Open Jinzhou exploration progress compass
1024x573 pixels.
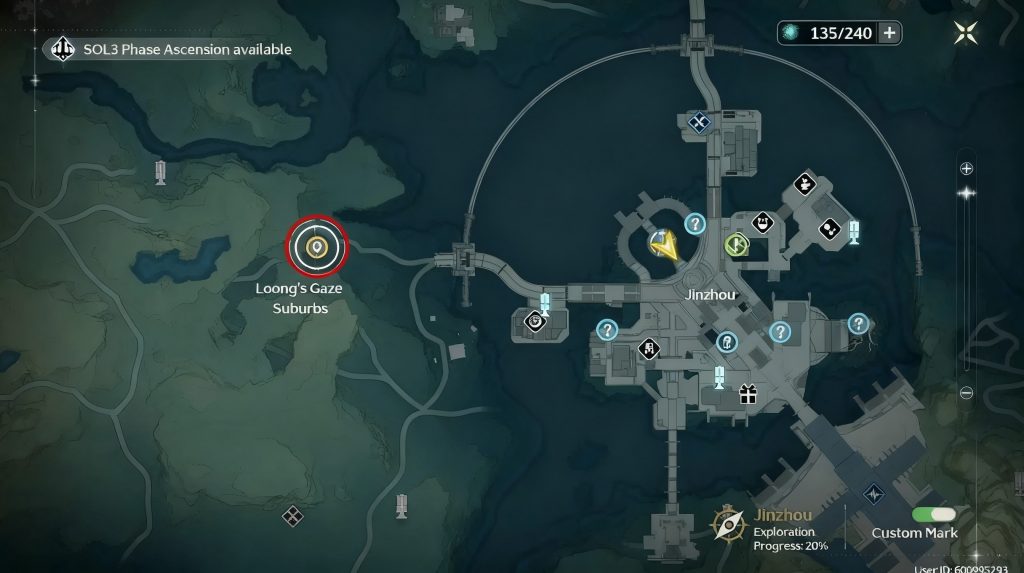(x=727, y=522)
